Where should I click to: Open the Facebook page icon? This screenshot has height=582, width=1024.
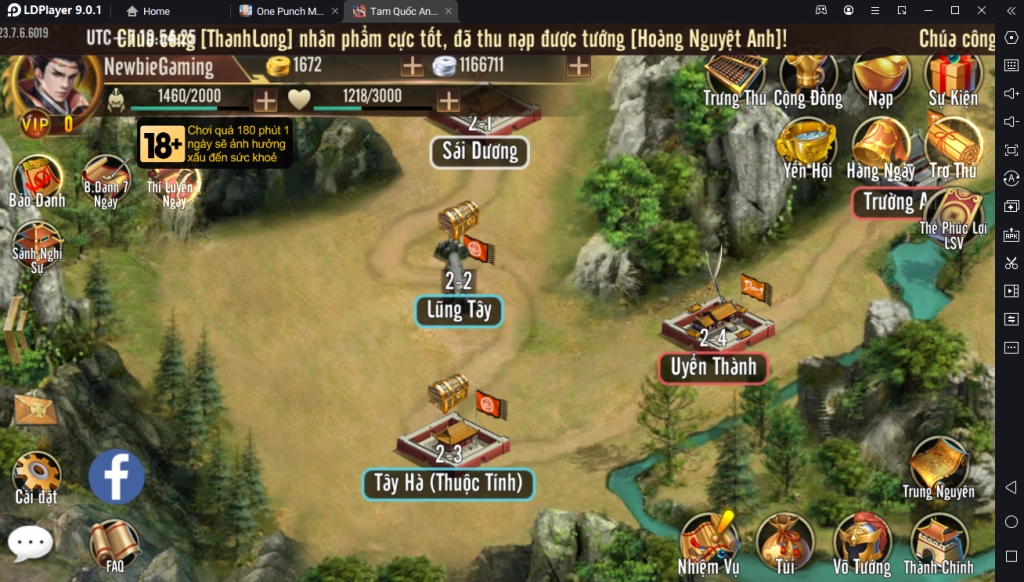[116, 476]
